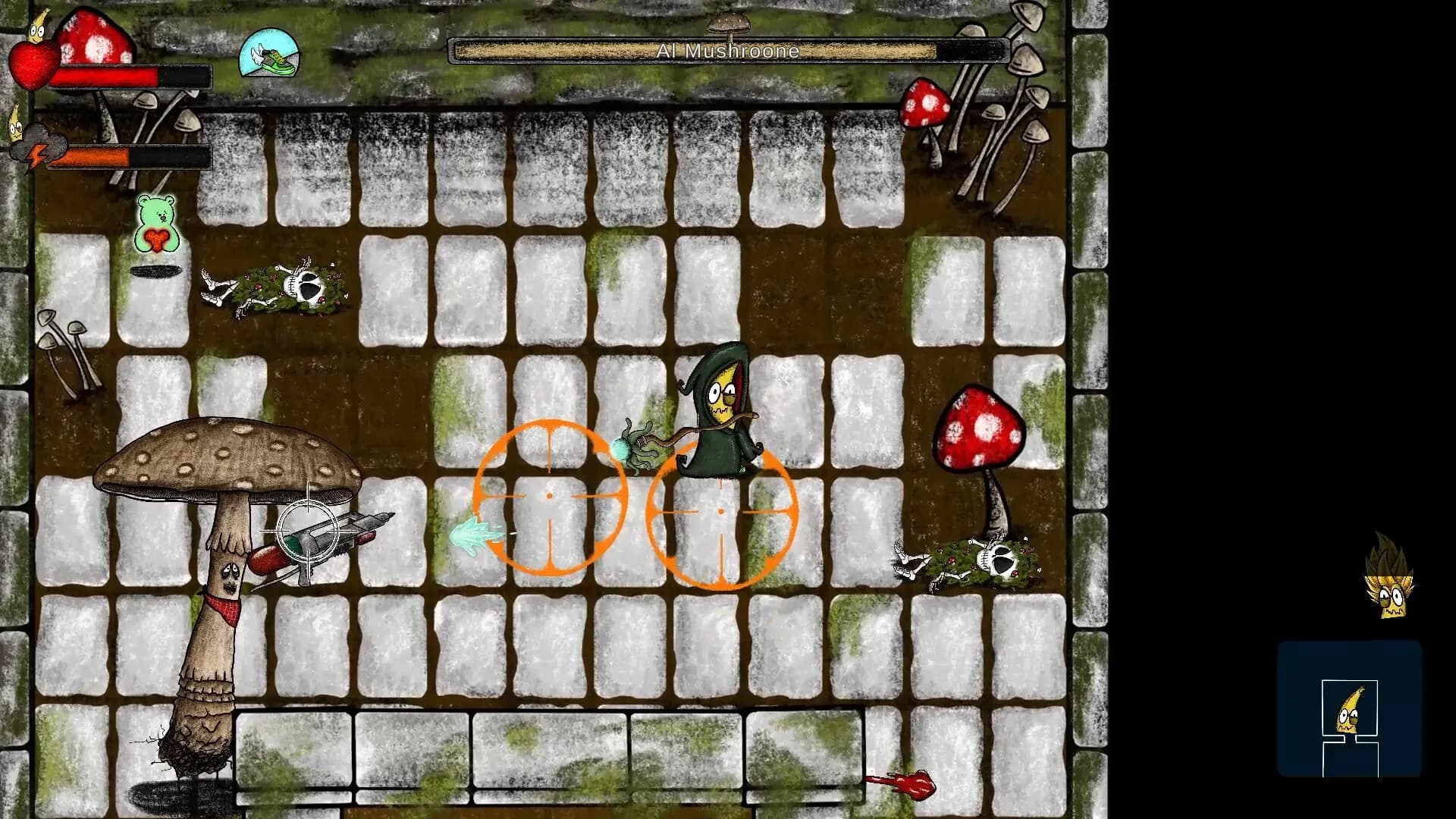Toggle the left orange targeting reticle
Screen dimensions: 1456x819
click(551, 494)
